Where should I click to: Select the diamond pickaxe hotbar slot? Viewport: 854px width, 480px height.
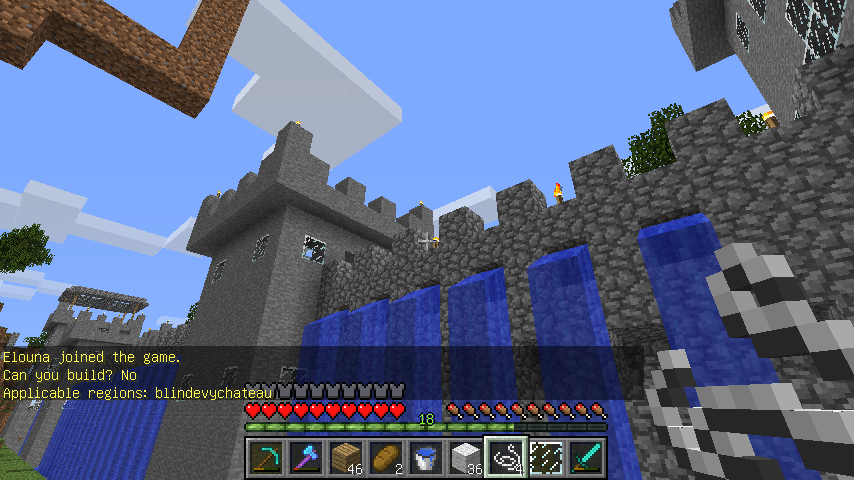(x=266, y=458)
